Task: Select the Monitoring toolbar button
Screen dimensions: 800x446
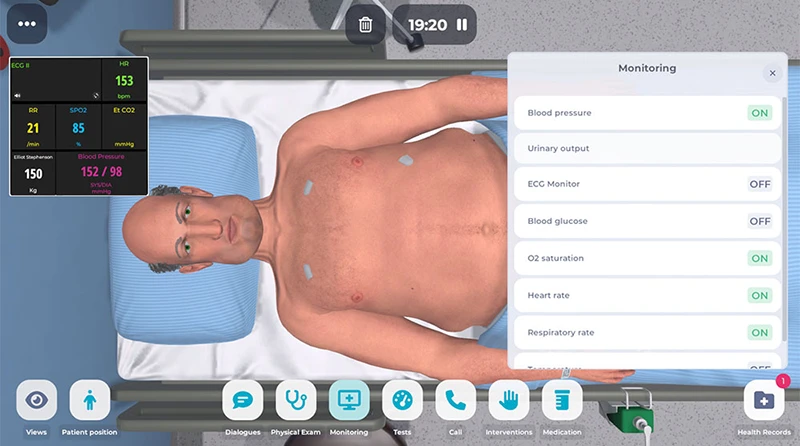Action: pyautogui.click(x=349, y=400)
